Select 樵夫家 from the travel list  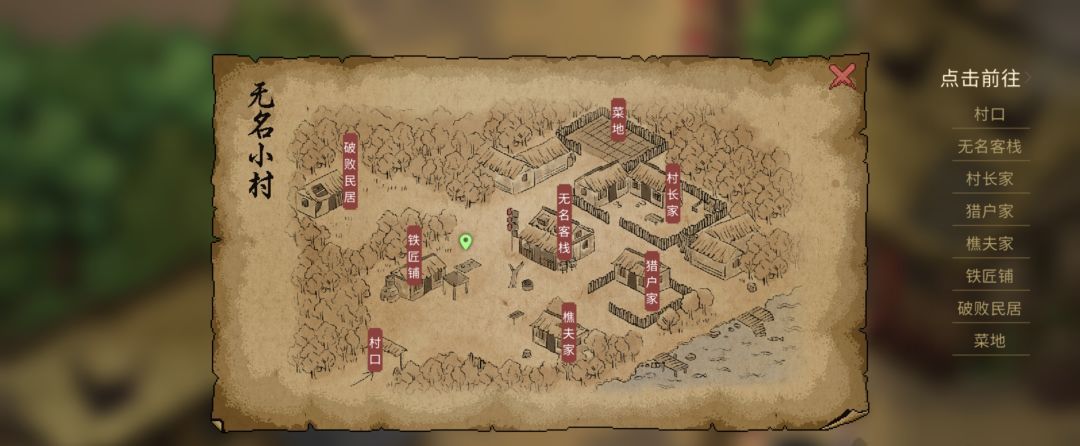coord(989,243)
